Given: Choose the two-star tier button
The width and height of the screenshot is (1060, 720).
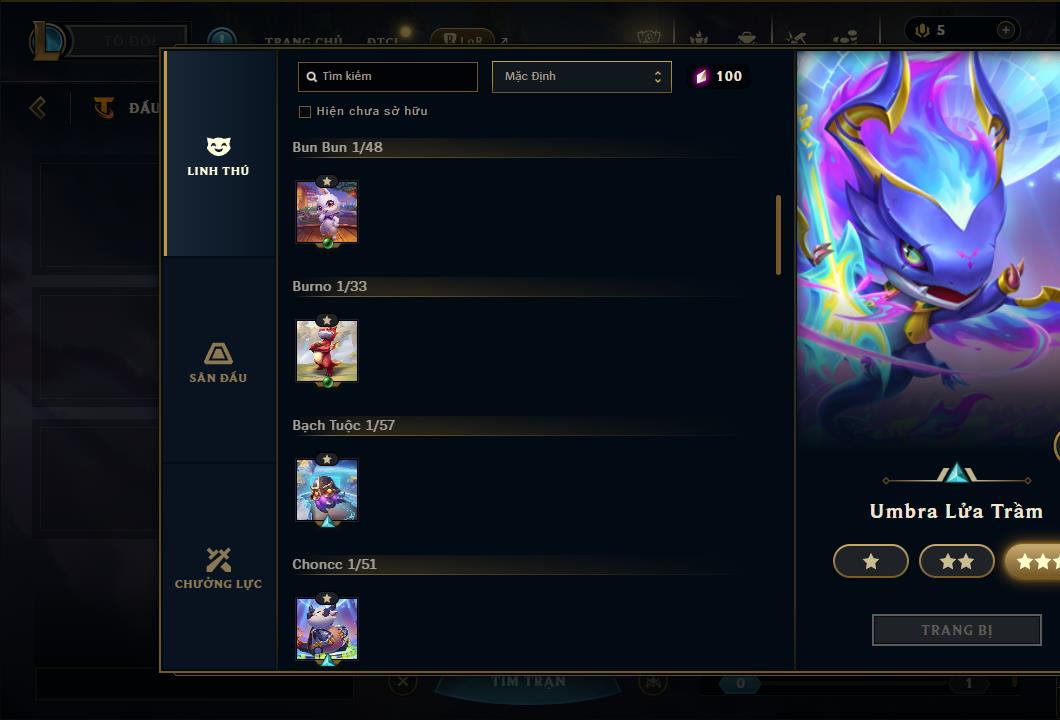Looking at the screenshot, I should (957, 561).
